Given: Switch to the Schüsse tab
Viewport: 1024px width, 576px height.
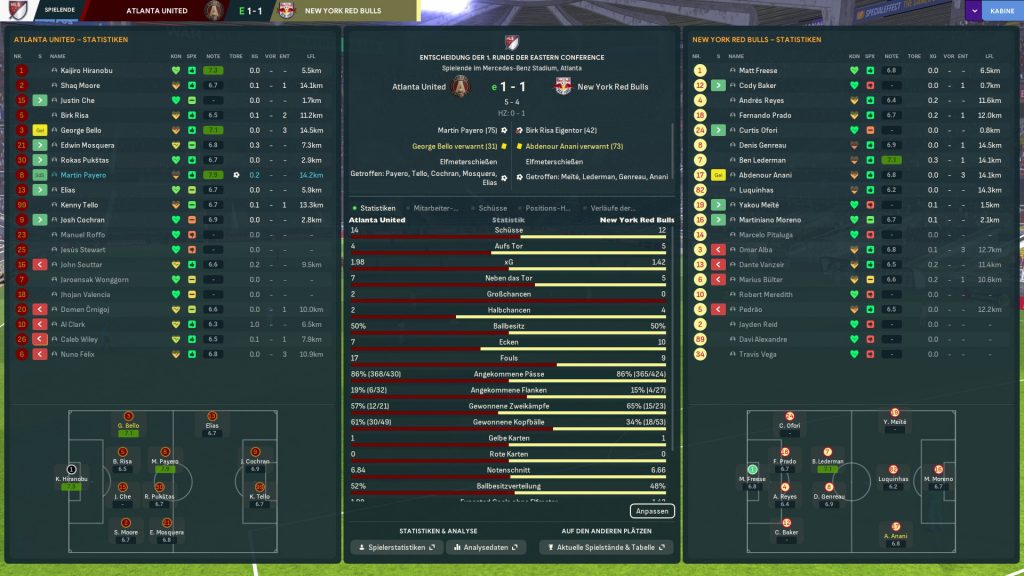Looking at the screenshot, I should coord(493,208).
